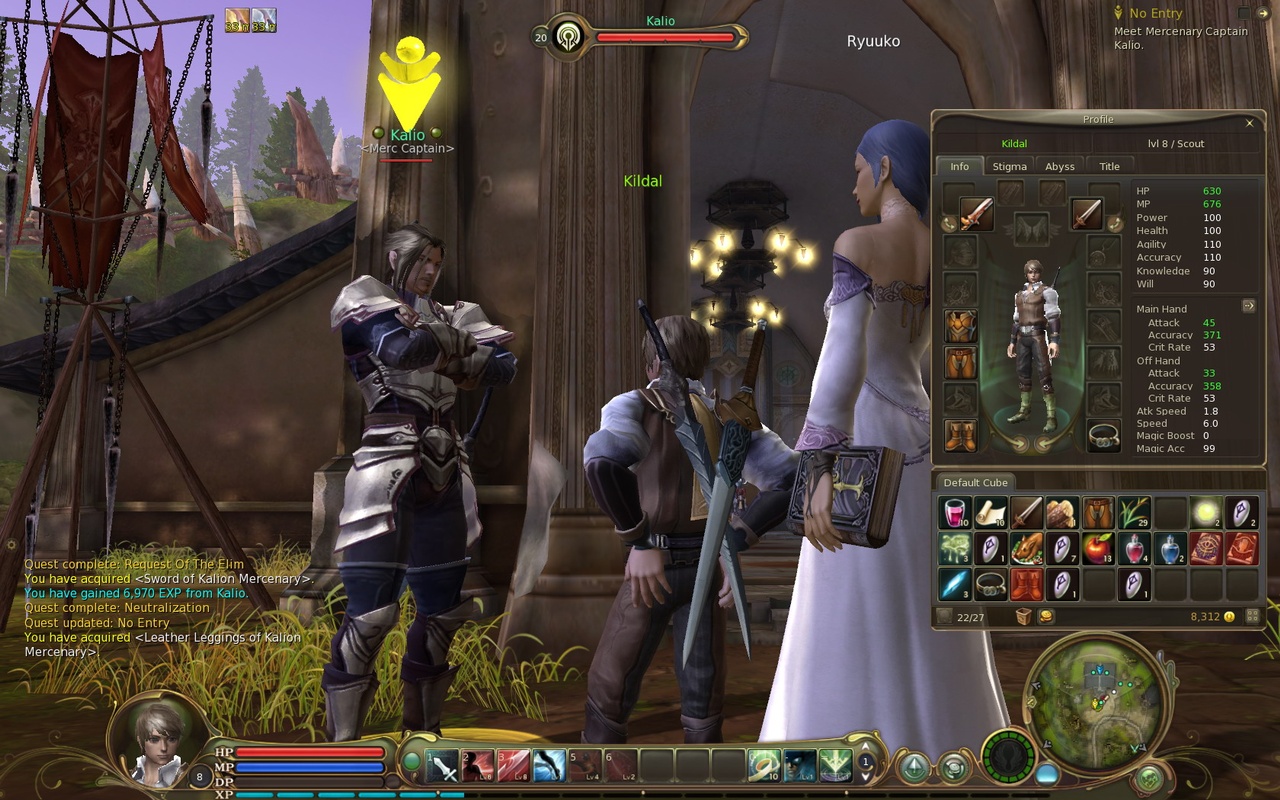Screen dimensions: 1280x800
Task: Select the orange boots item in Default Cube
Action: tap(1027, 584)
